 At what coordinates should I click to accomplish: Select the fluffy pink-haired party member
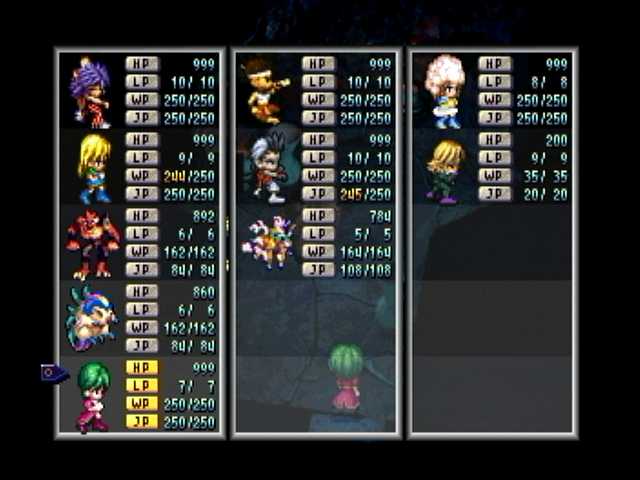(444, 90)
